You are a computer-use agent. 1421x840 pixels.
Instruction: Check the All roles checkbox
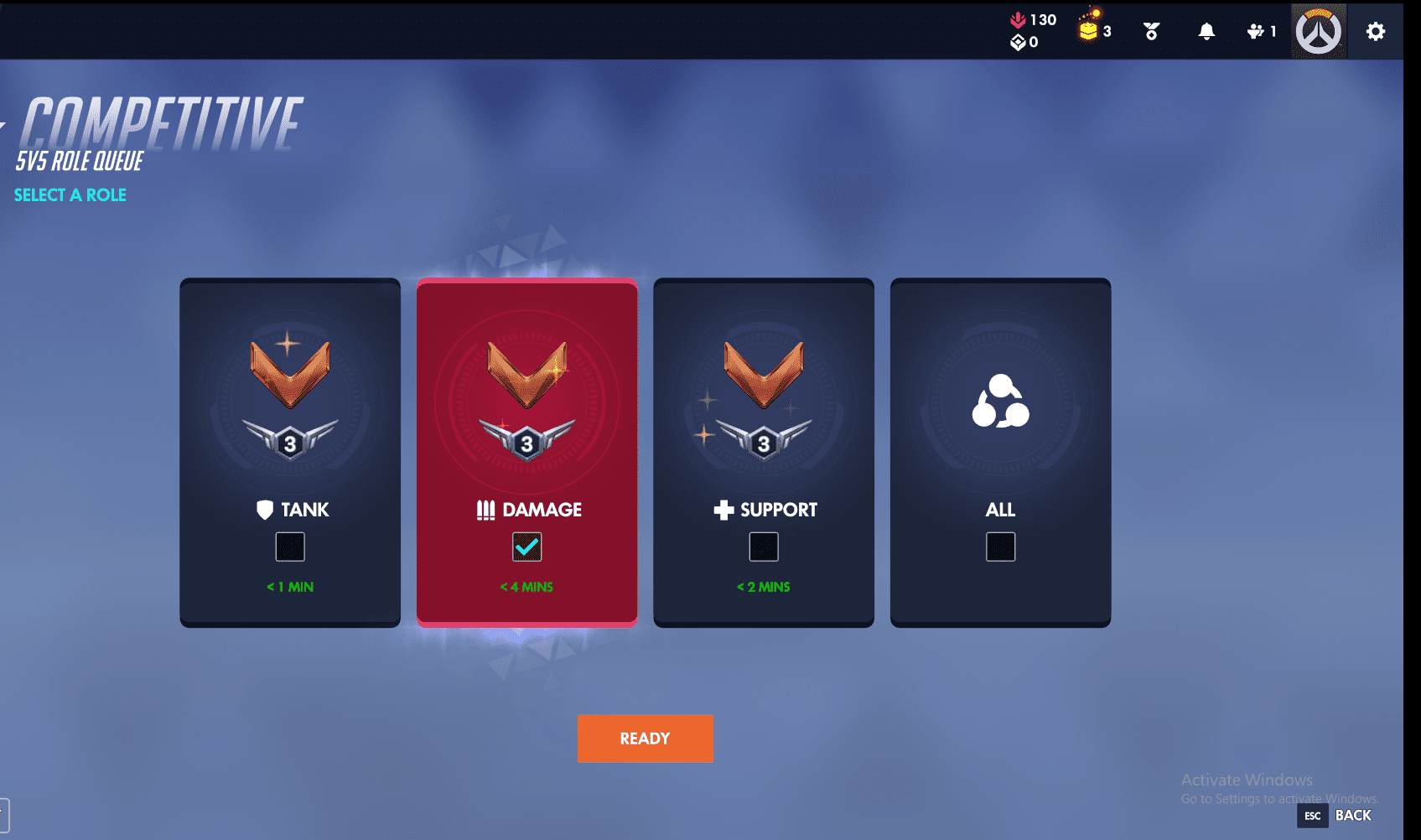(1000, 547)
